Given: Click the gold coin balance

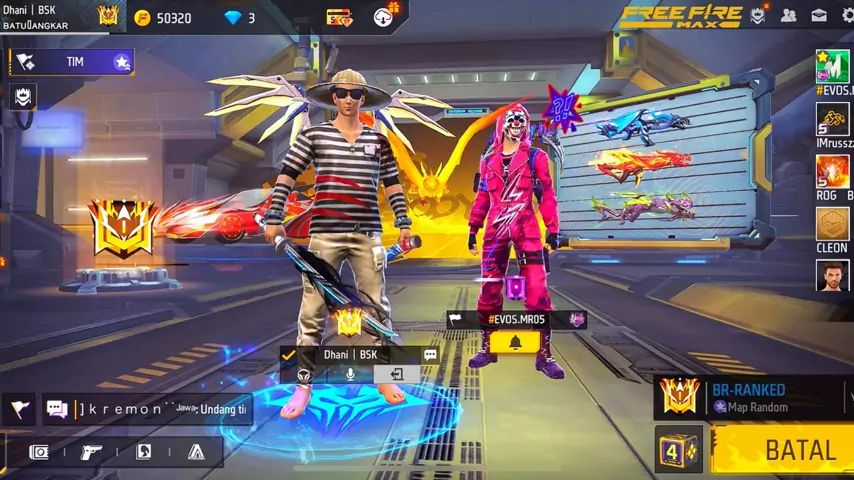Looking at the screenshot, I should pos(163,18).
